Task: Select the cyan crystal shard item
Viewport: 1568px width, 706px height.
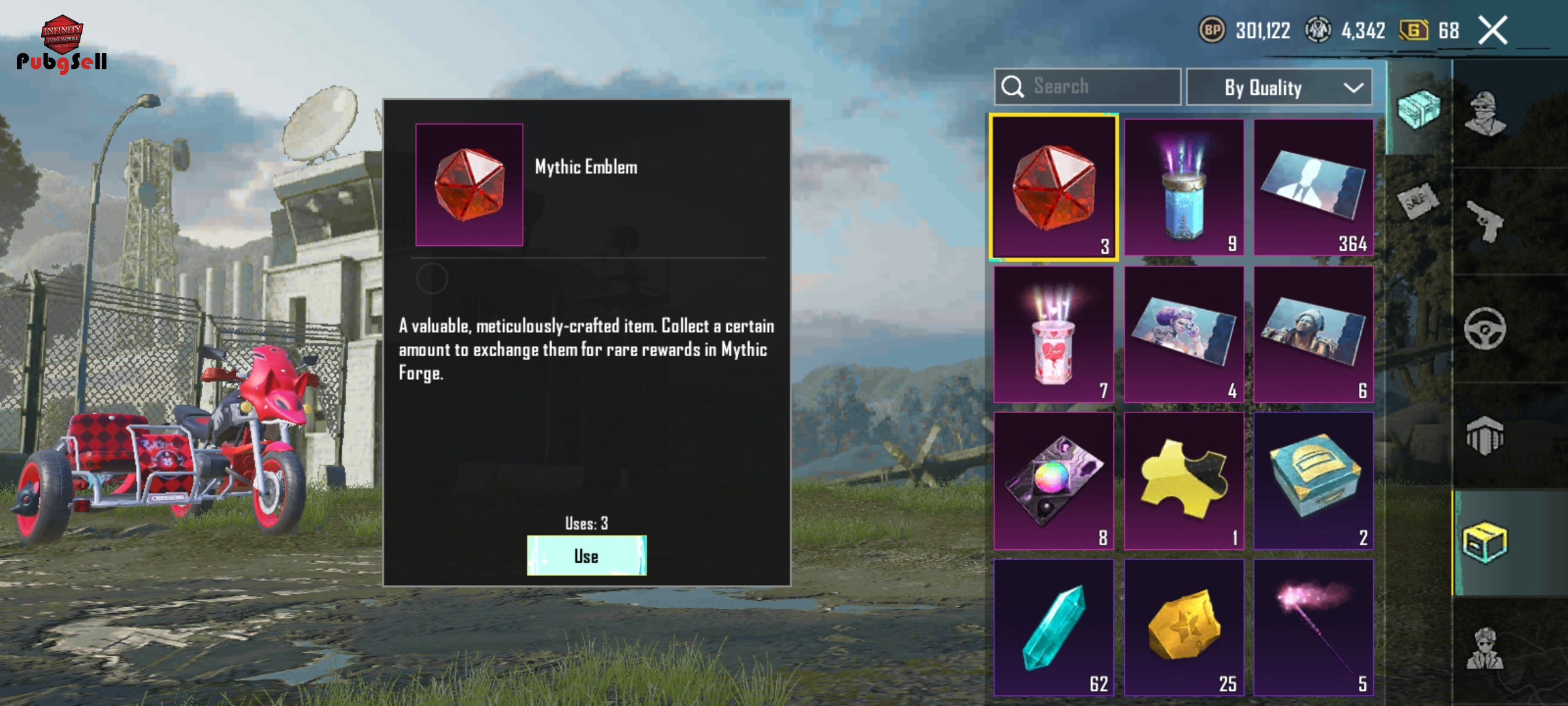Action: click(1053, 628)
